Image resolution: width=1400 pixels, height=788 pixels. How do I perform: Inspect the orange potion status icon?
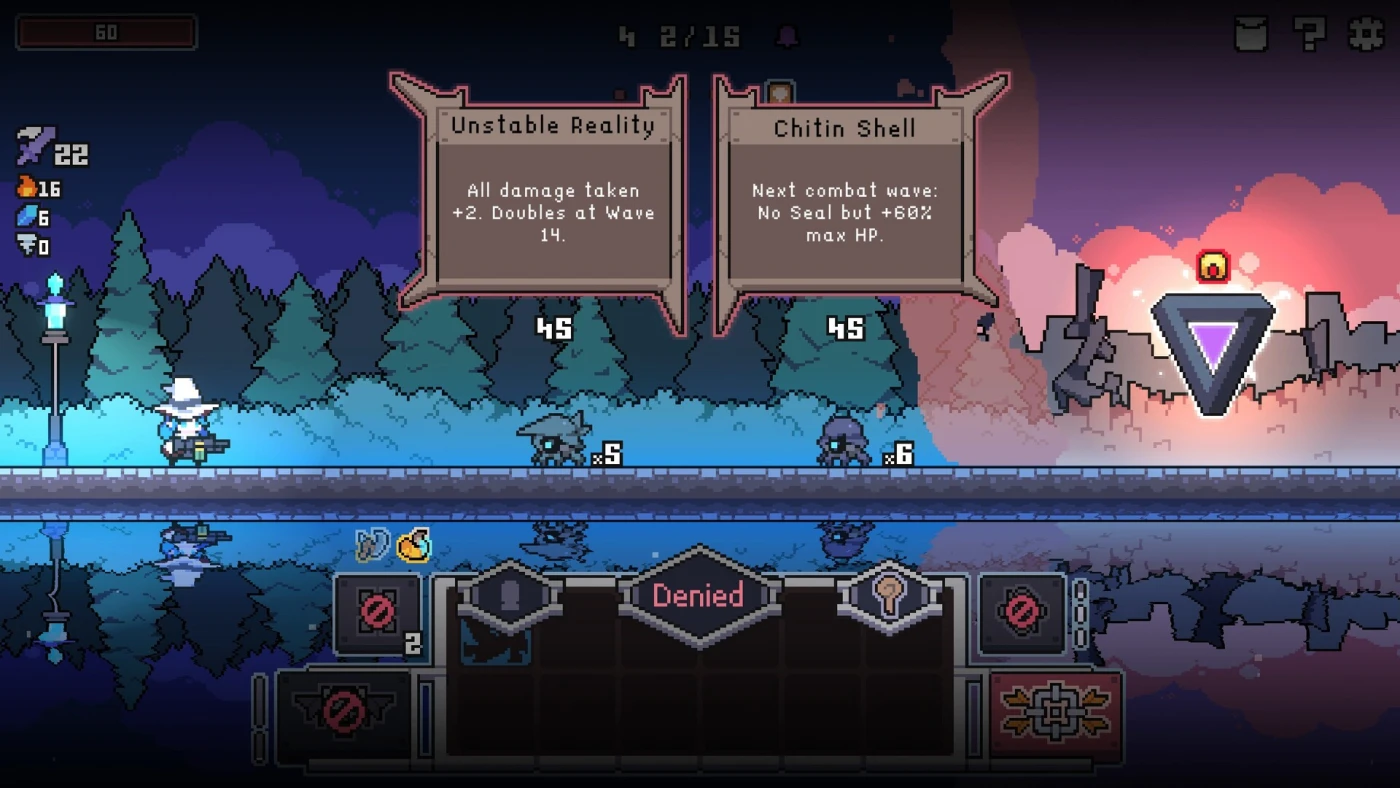click(x=413, y=545)
